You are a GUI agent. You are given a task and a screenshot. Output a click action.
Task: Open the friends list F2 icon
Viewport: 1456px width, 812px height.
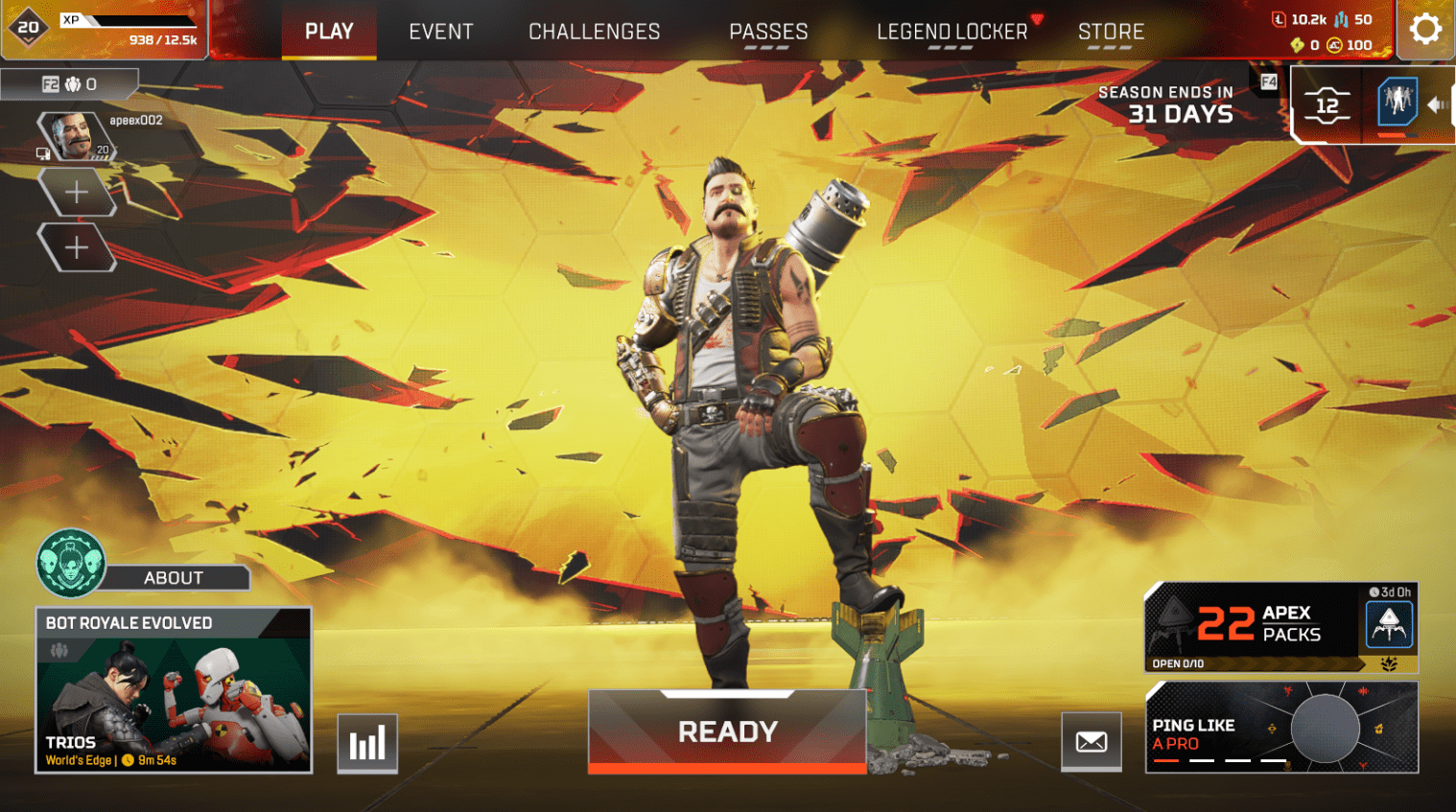[x=52, y=83]
